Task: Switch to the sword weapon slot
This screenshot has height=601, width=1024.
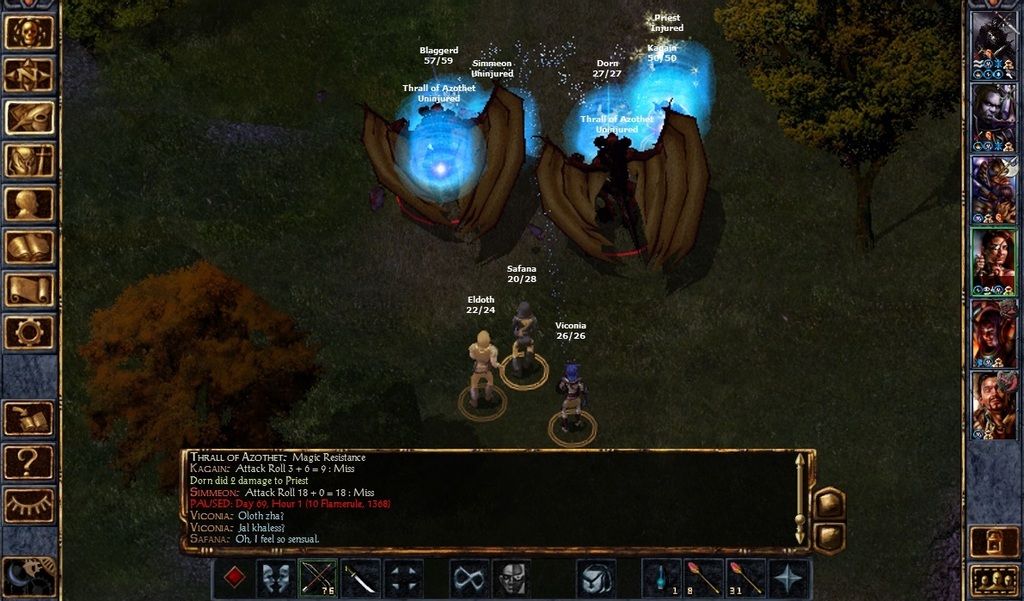Action: click(x=361, y=578)
